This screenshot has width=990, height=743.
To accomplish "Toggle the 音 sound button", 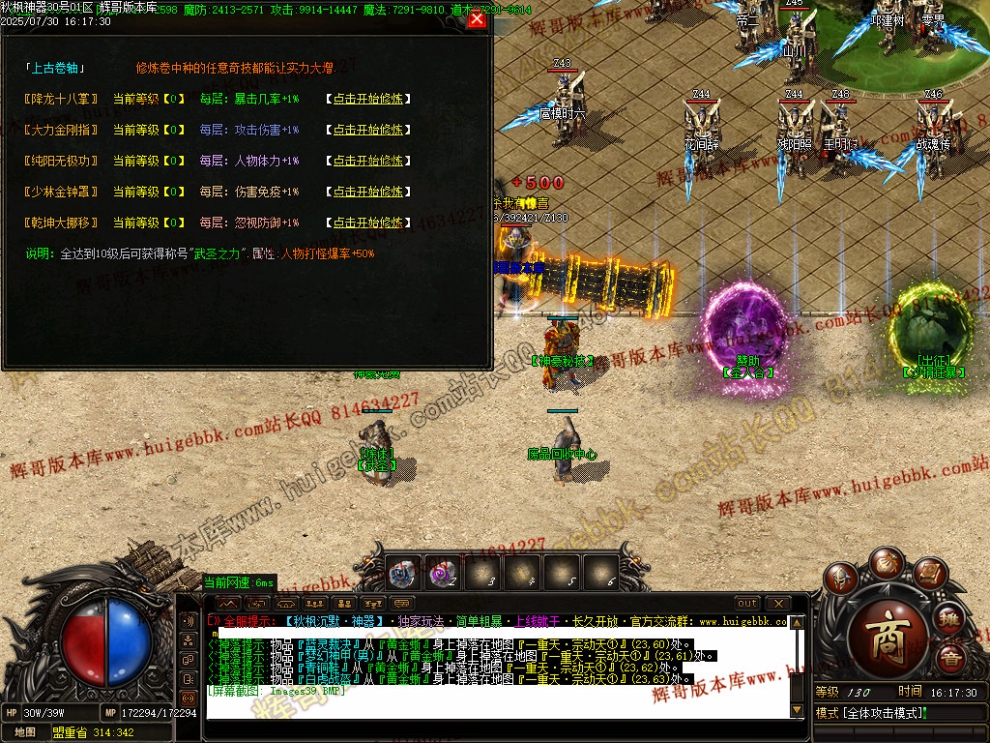I will pyautogui.click(x=951, y=658).
